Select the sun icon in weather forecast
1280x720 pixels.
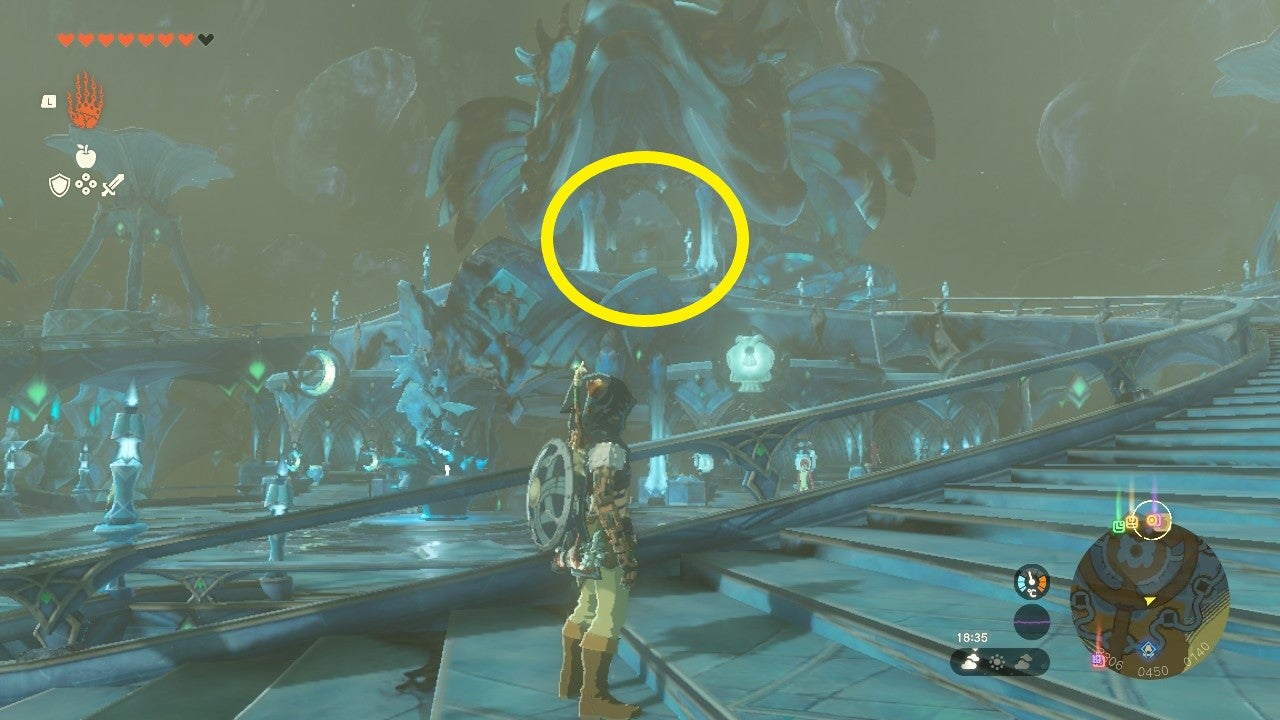pos(996,660)
